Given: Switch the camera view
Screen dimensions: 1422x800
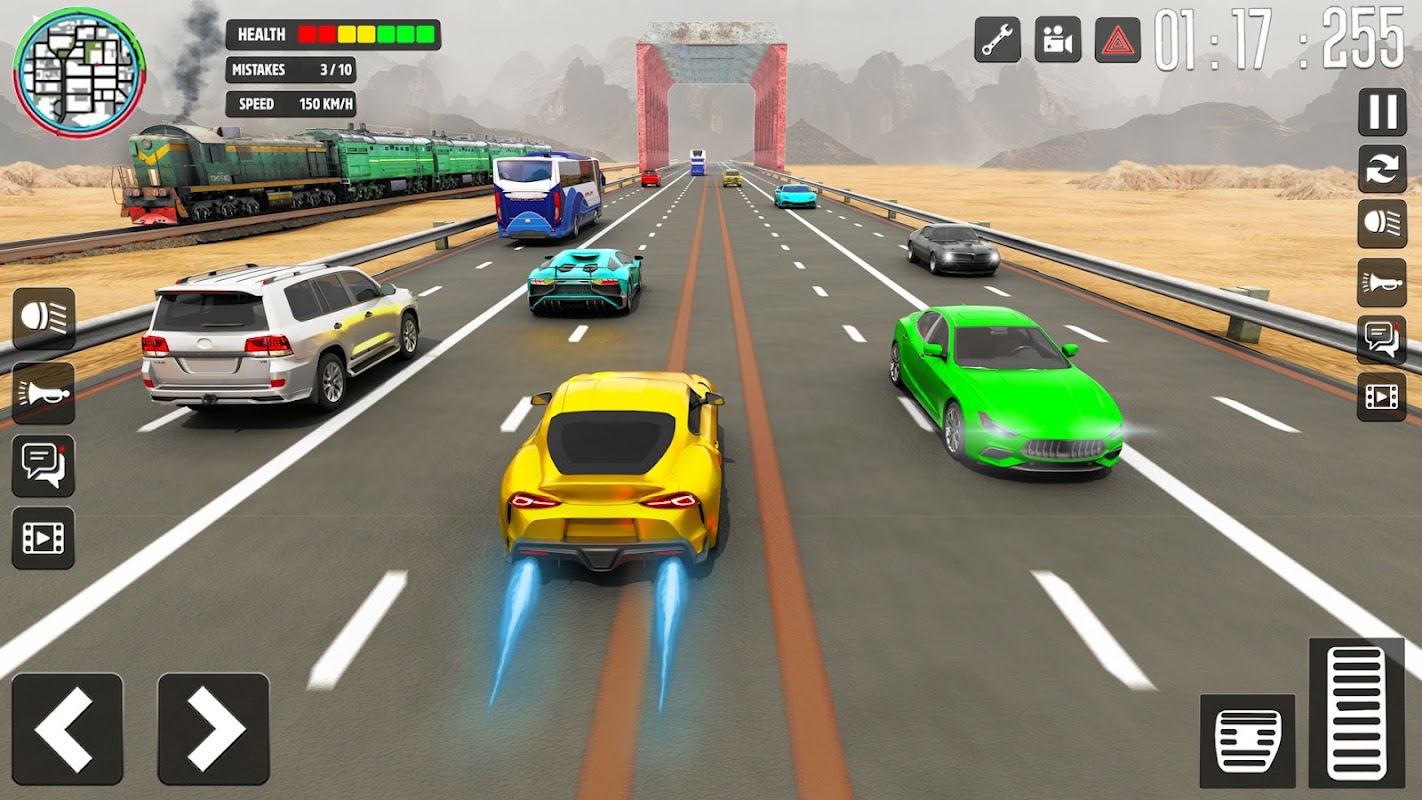Looking at the screenshot, I should [x=1057, y=40].
